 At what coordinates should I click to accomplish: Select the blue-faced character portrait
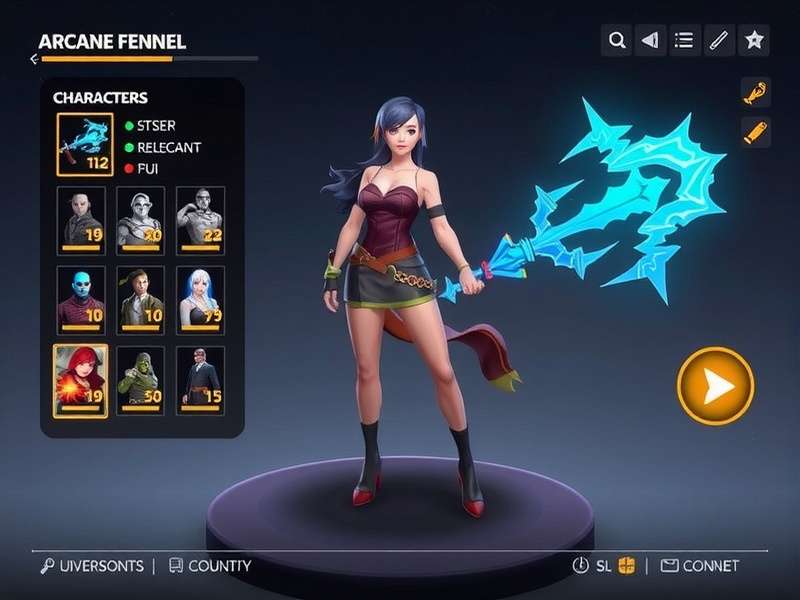coord(80,299)
